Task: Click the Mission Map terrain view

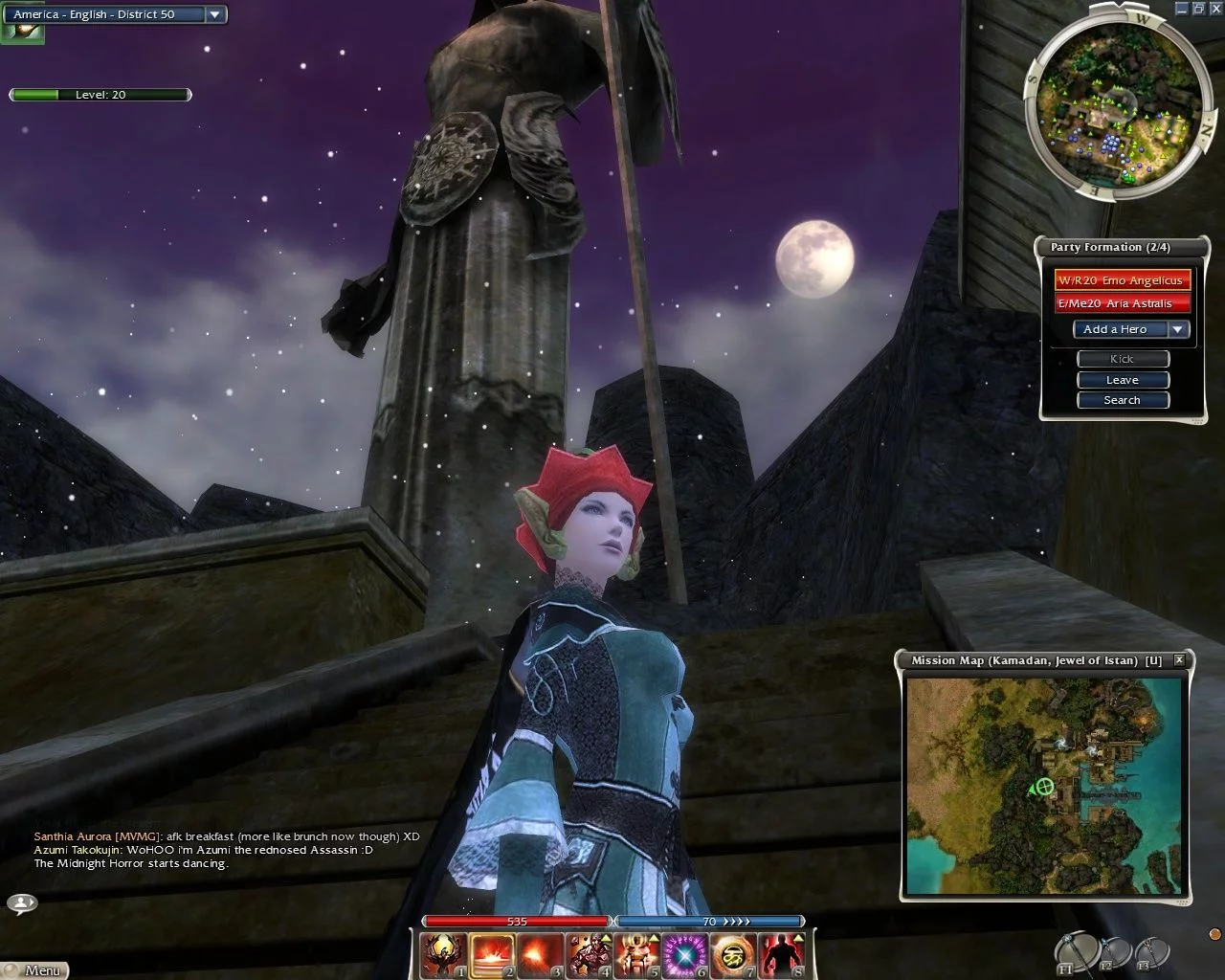Action: [x=1045, y=785]
